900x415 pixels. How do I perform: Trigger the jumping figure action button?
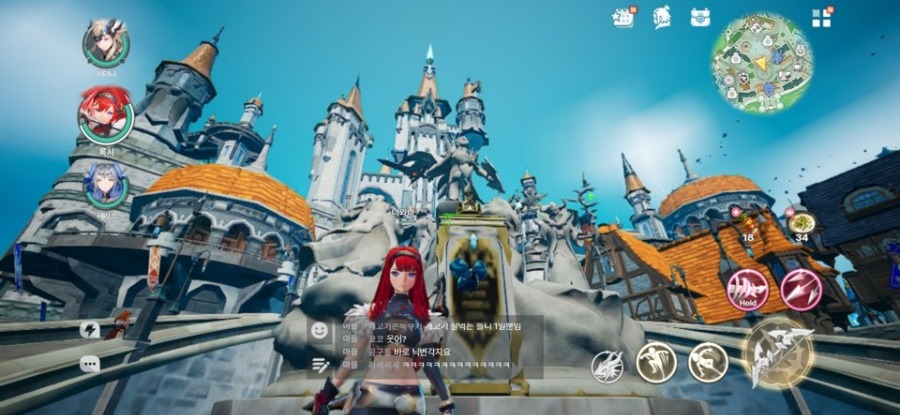pyautogui.click(x=657, y=362)
